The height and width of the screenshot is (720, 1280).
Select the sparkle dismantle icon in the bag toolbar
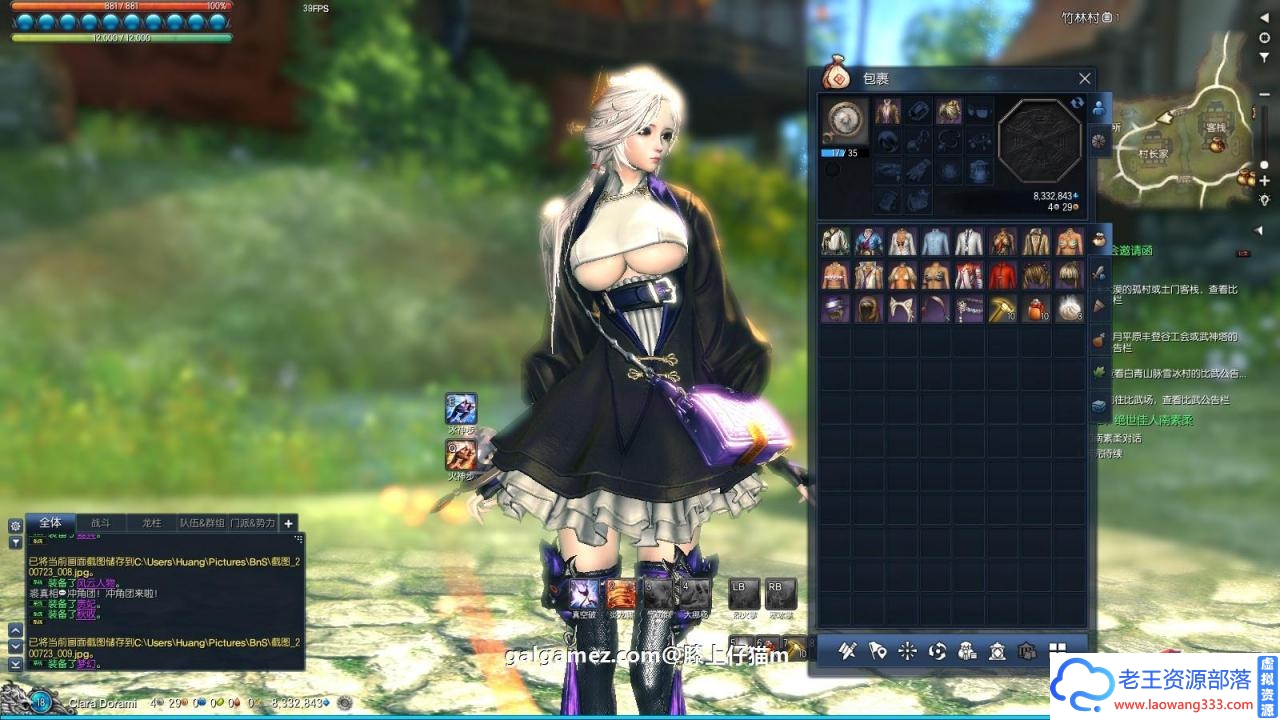[x=906, y=650]
